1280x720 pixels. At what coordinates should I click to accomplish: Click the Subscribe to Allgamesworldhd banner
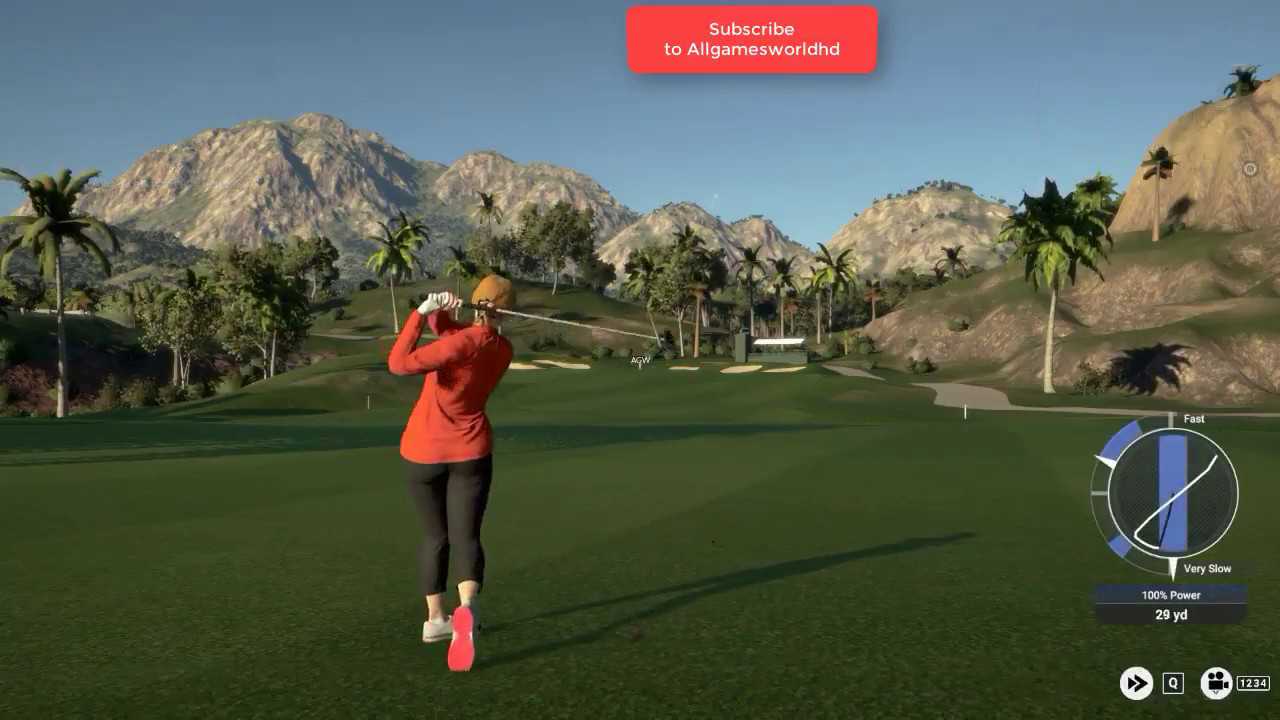tap(752, 40)
